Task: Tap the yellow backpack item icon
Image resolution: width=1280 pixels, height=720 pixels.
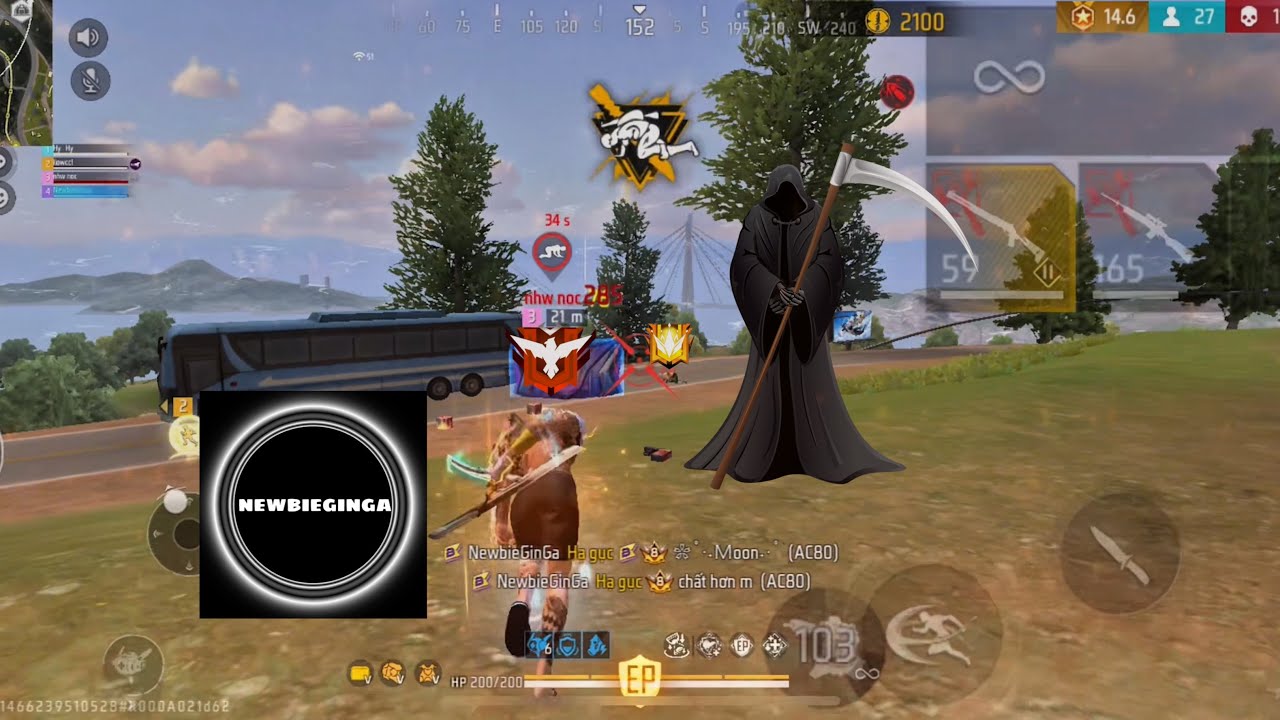Action: coord(359,673)
